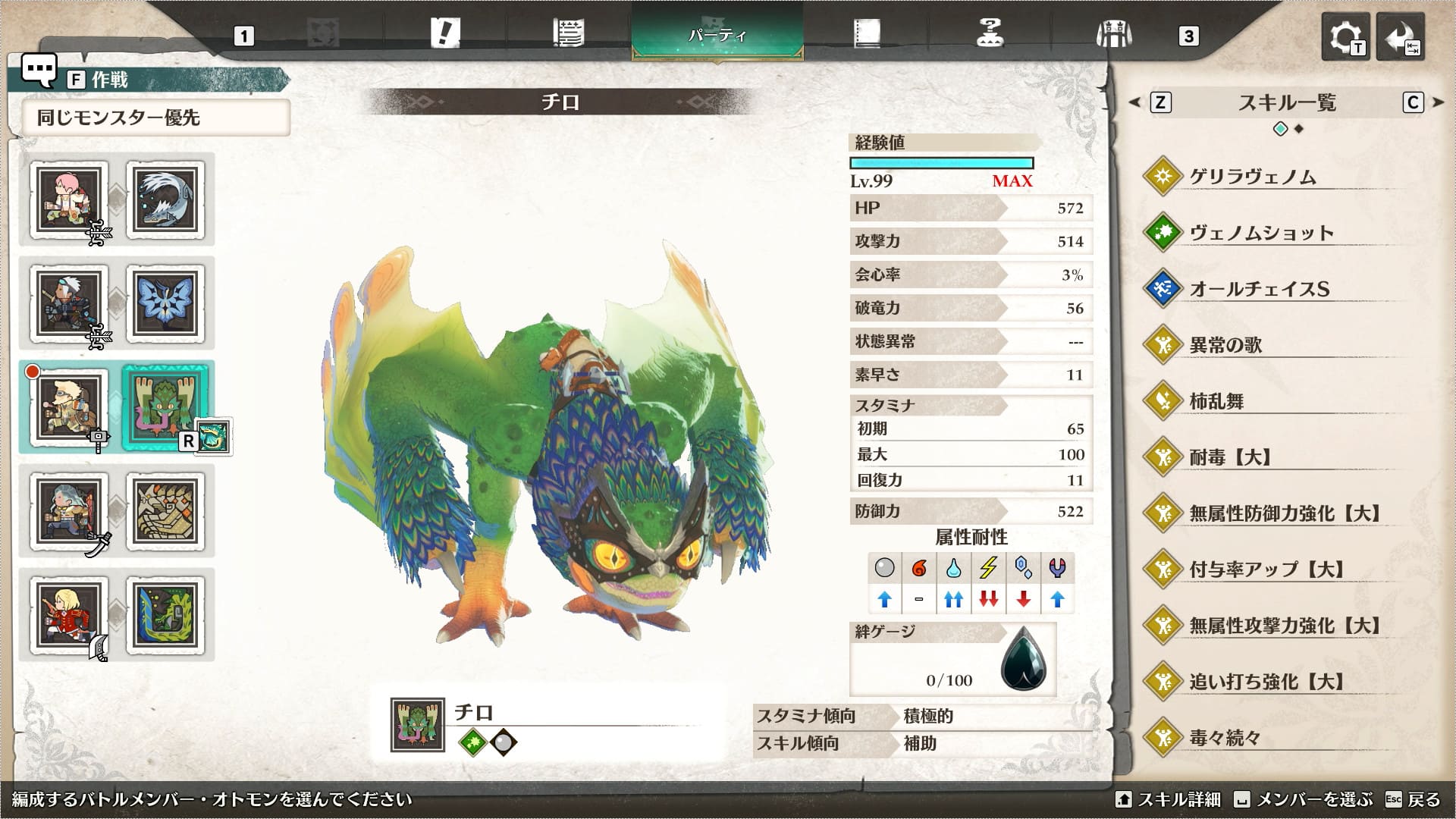The height and width of the screenshot is (819, 1456).
Task: Pick the blonde rider in red coat
Action: pyautogui.click(x=69, y=615)
